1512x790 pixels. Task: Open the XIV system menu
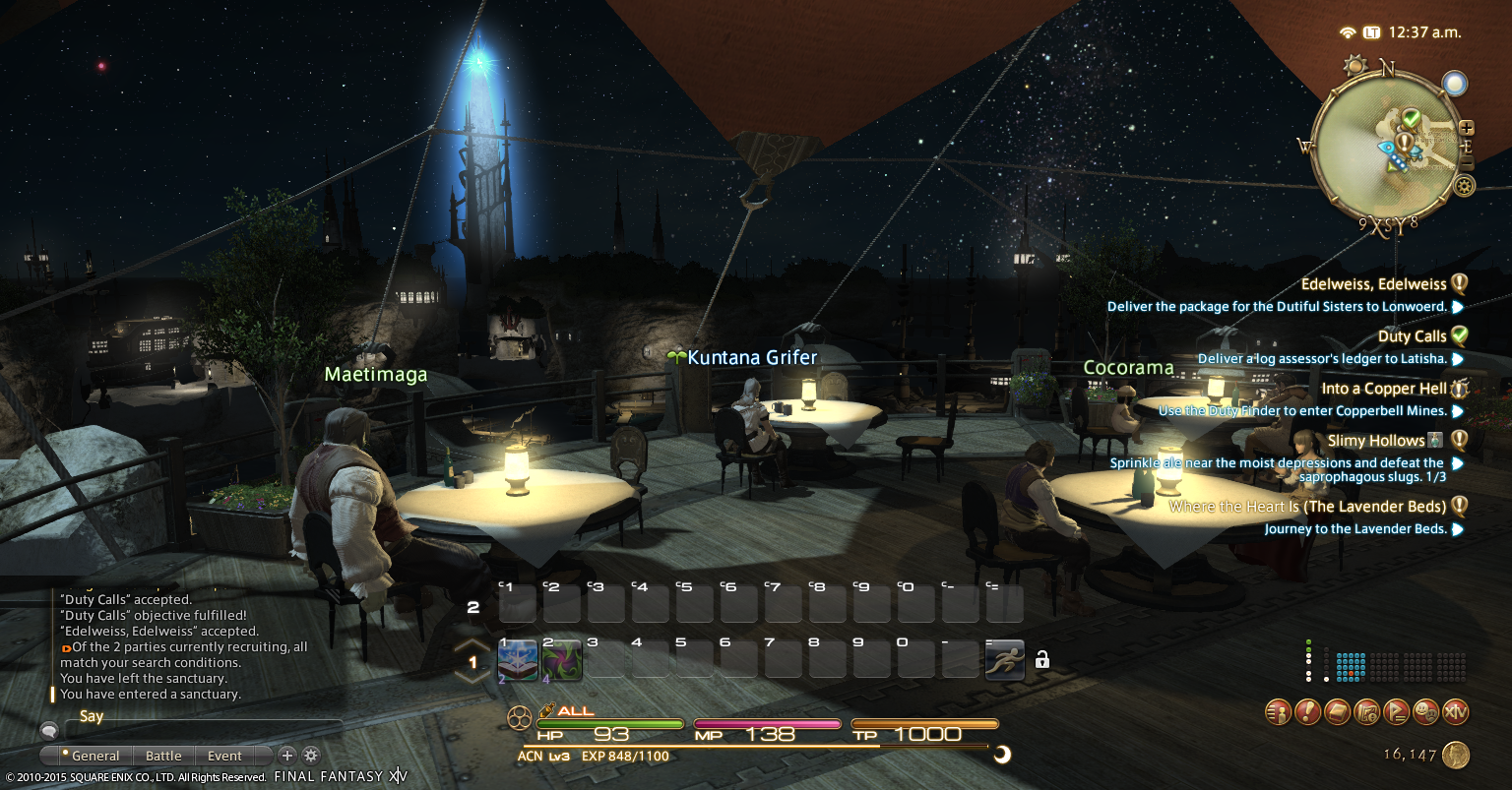1455,711
